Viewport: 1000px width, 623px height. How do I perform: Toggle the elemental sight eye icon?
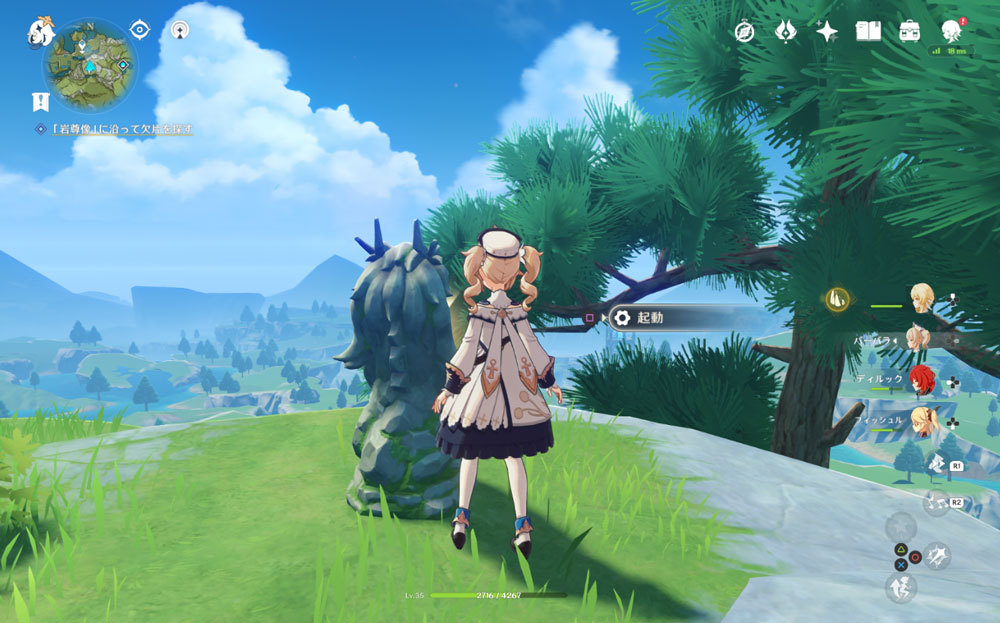tap(140, 30)
